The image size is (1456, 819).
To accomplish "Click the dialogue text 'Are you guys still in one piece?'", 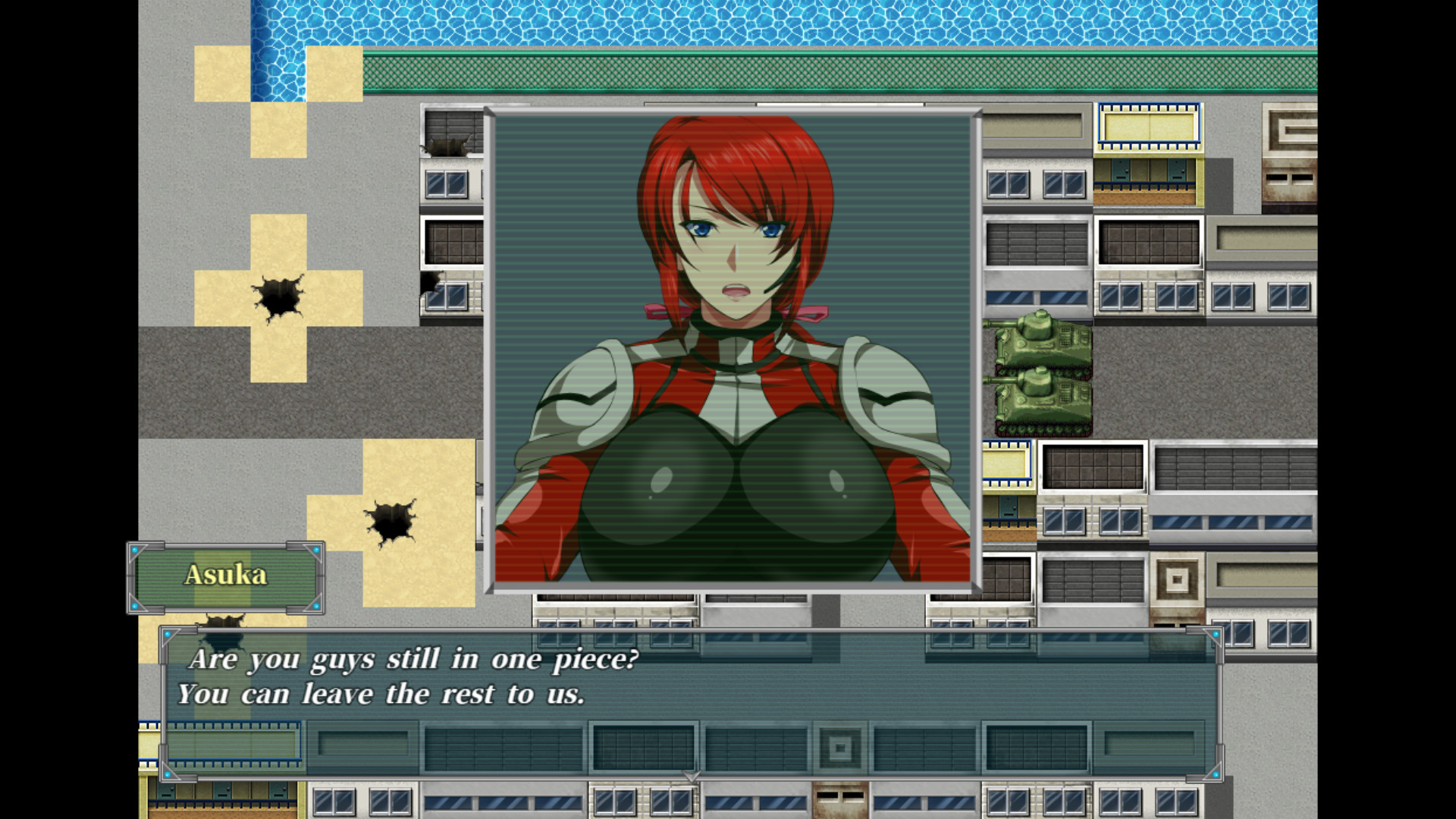I will [413, 659].
